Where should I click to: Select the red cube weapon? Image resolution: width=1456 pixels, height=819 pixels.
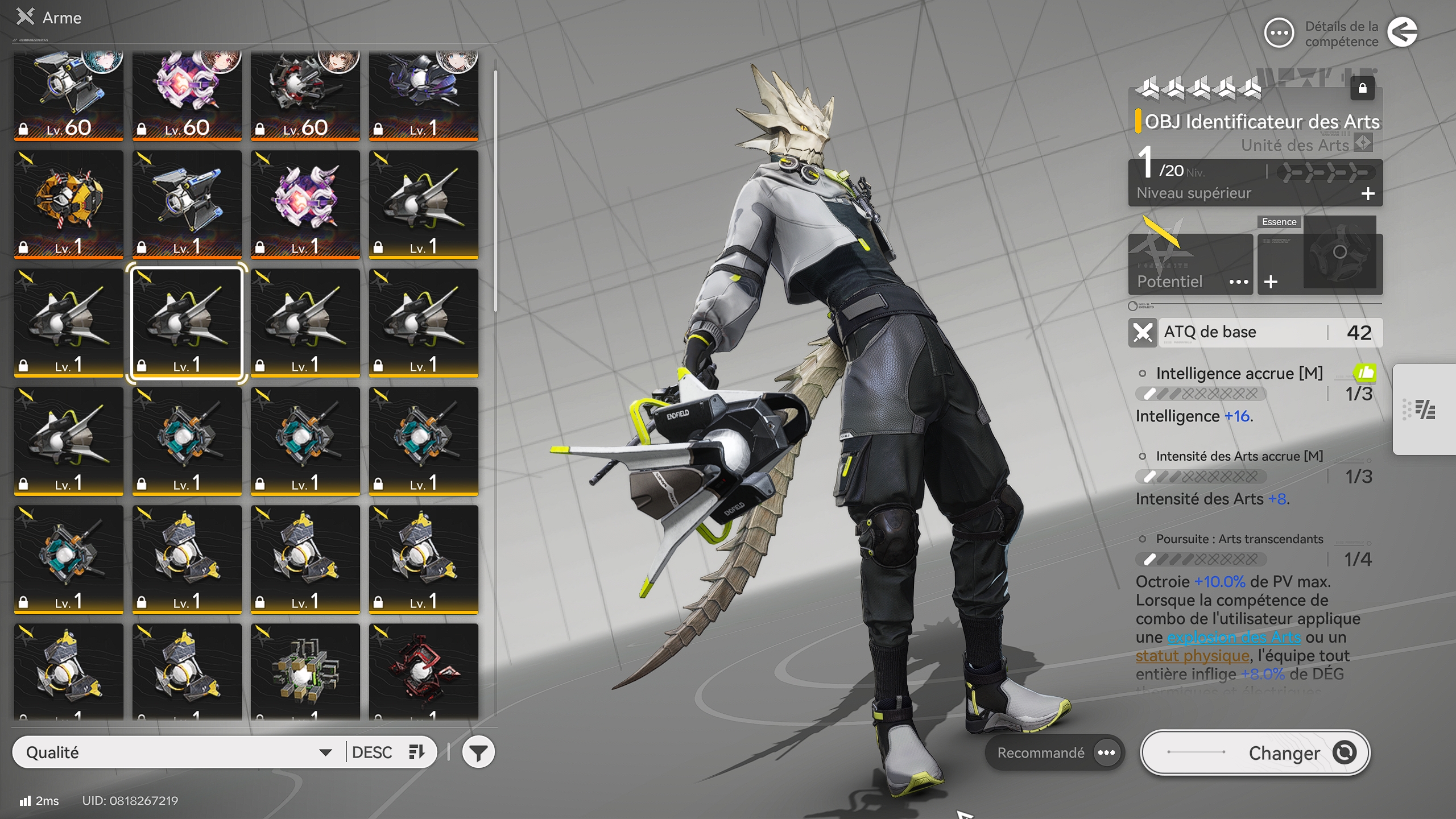423,672
